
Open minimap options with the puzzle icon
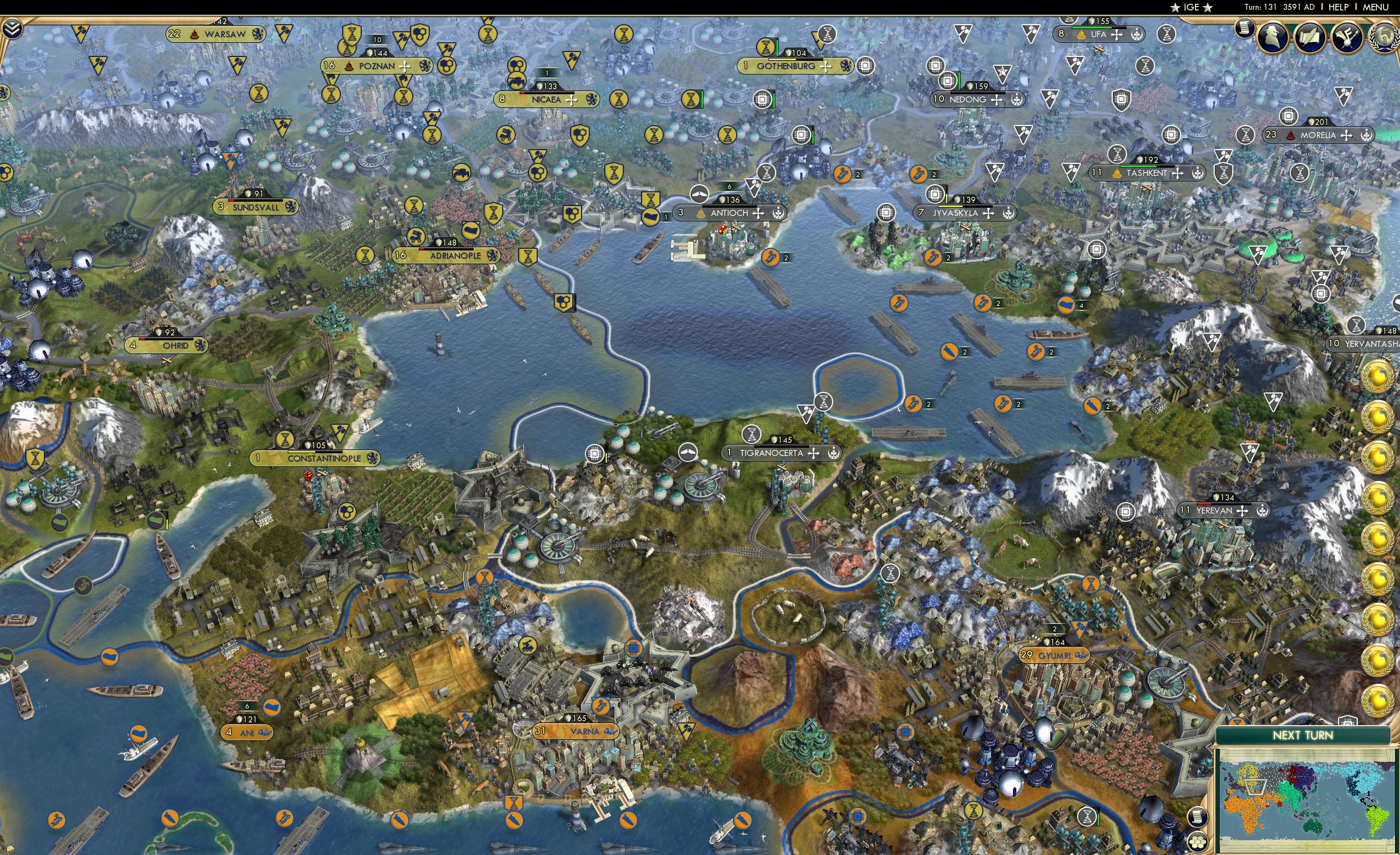[1199, 843]
